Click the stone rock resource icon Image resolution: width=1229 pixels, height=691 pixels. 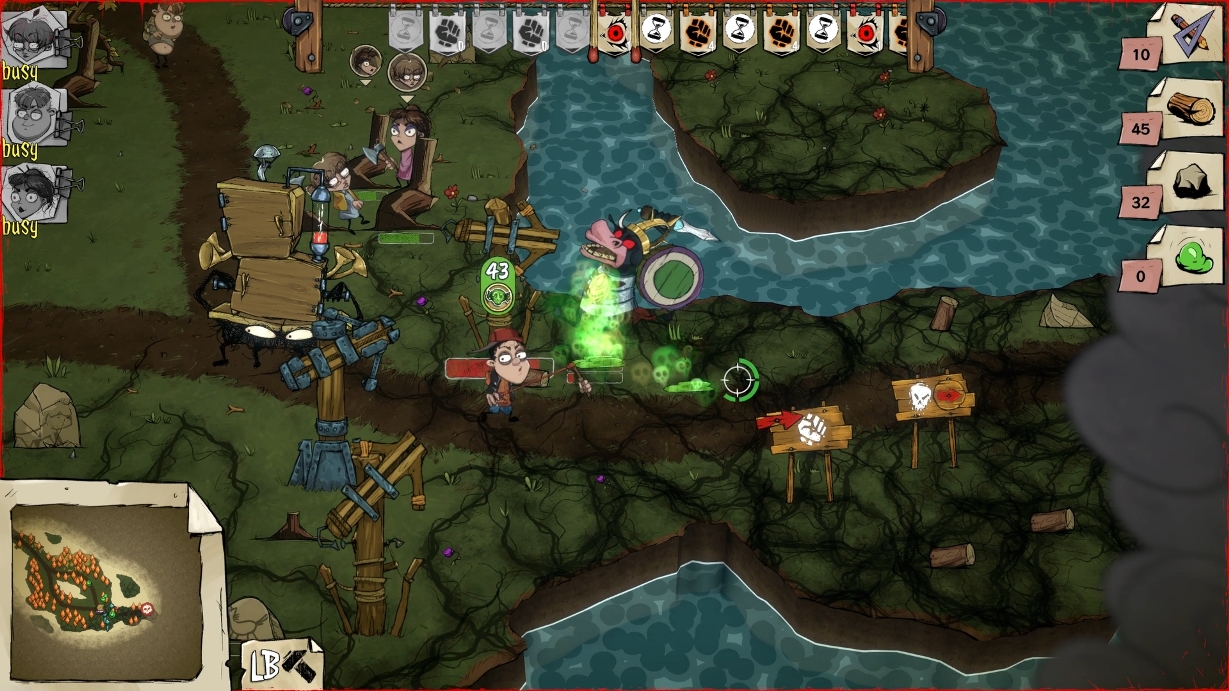pyautogui.click(x=1187, y=183)
